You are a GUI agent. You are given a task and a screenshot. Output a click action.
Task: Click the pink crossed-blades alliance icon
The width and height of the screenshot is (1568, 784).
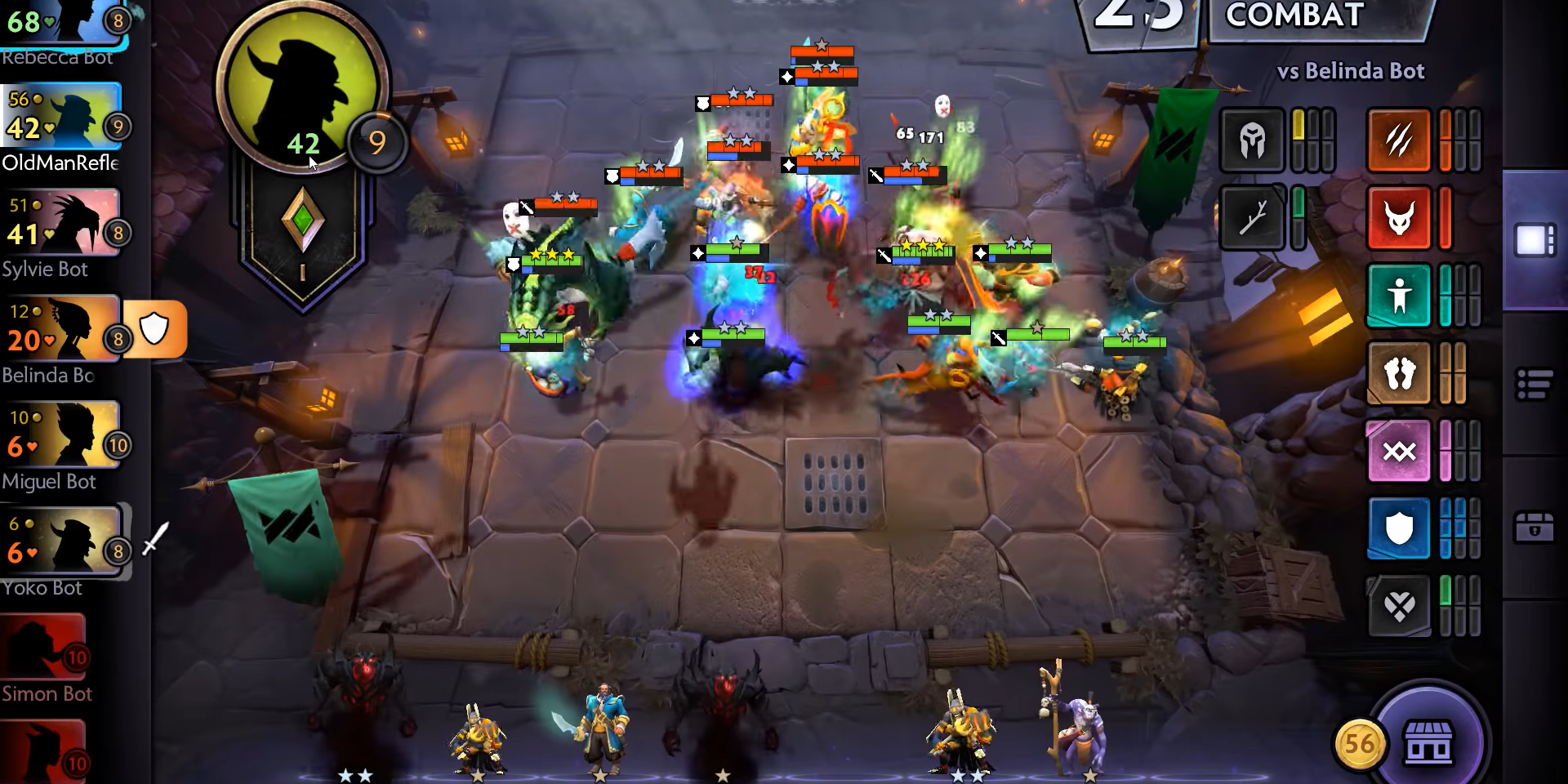pyautogui.click(x=1399, y=451)
